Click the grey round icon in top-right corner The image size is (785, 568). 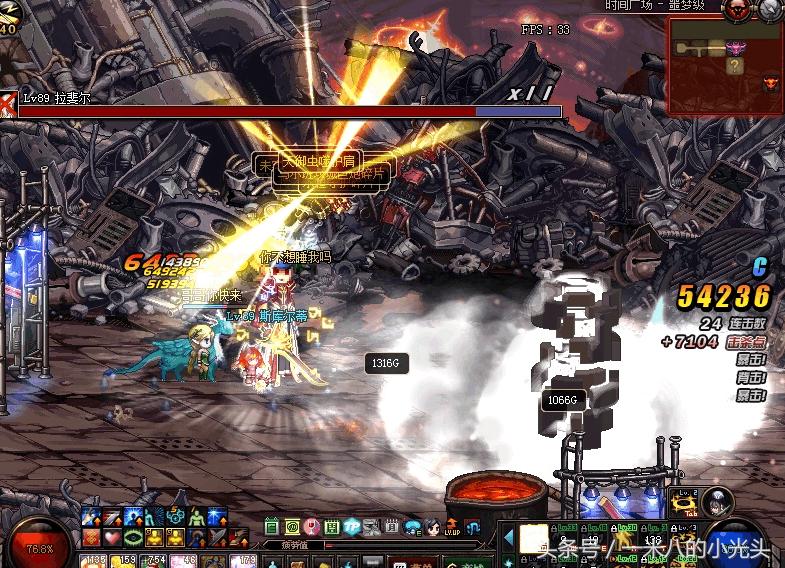[x=771, y=9]
